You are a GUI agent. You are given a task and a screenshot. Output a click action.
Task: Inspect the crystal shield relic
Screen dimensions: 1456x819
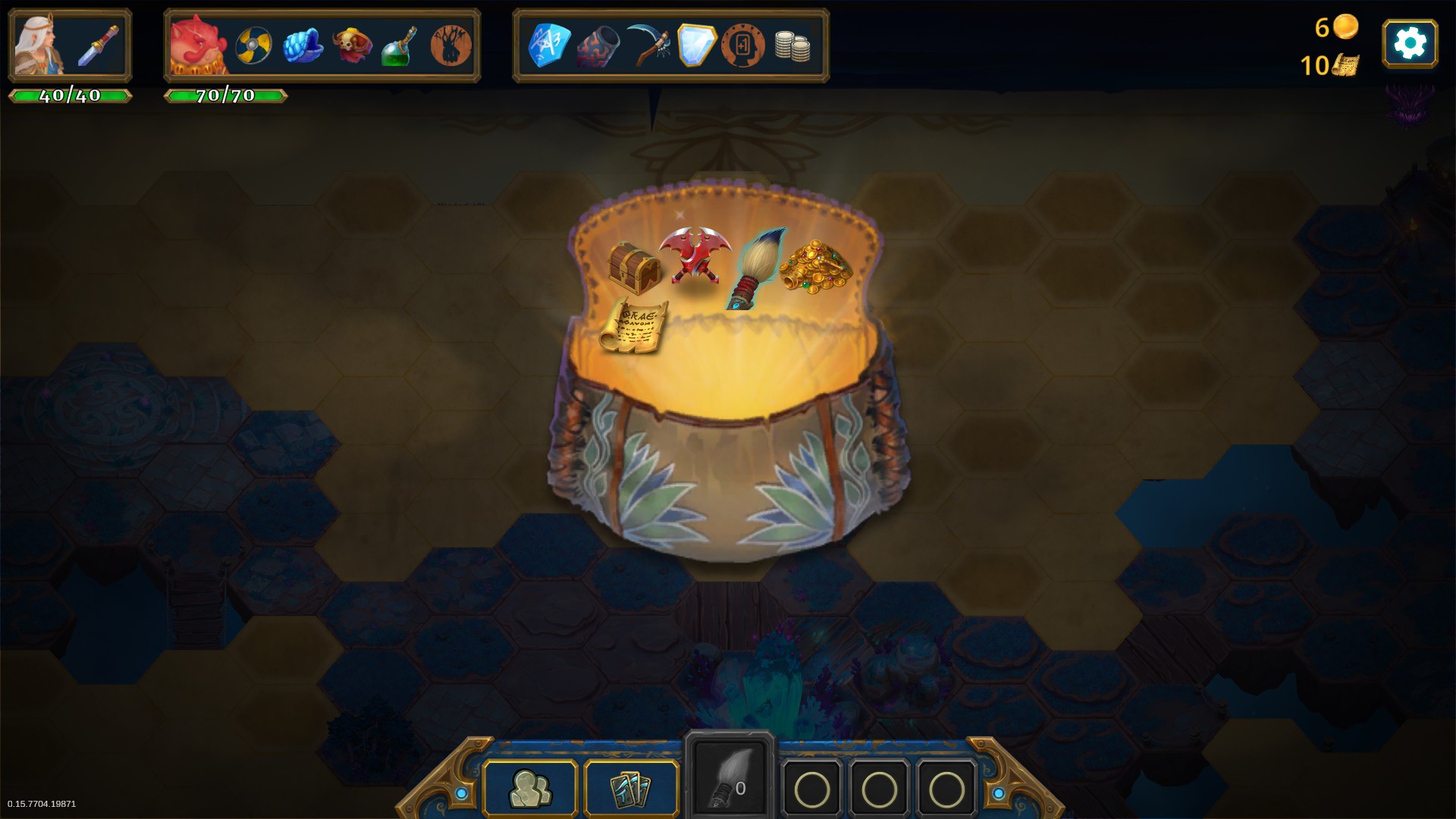click(696, 45)
